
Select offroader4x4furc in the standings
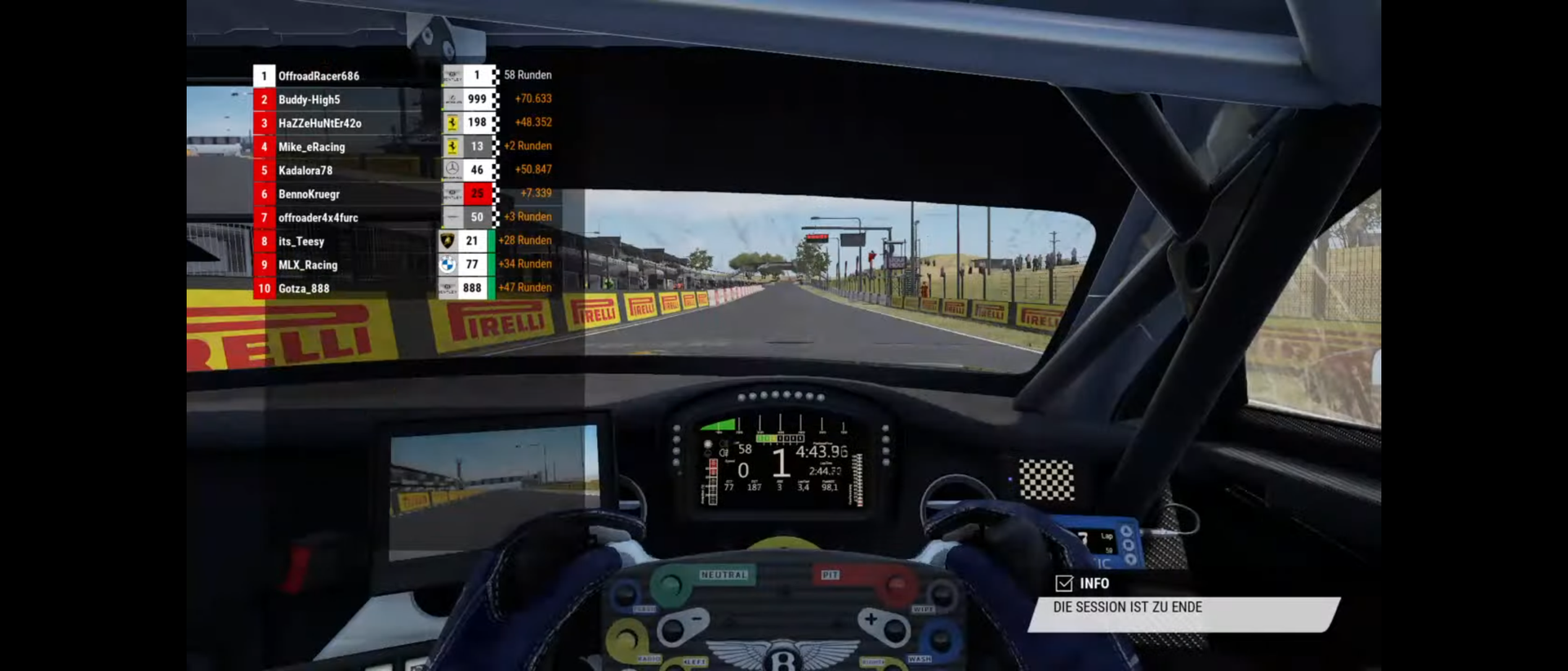318,218
